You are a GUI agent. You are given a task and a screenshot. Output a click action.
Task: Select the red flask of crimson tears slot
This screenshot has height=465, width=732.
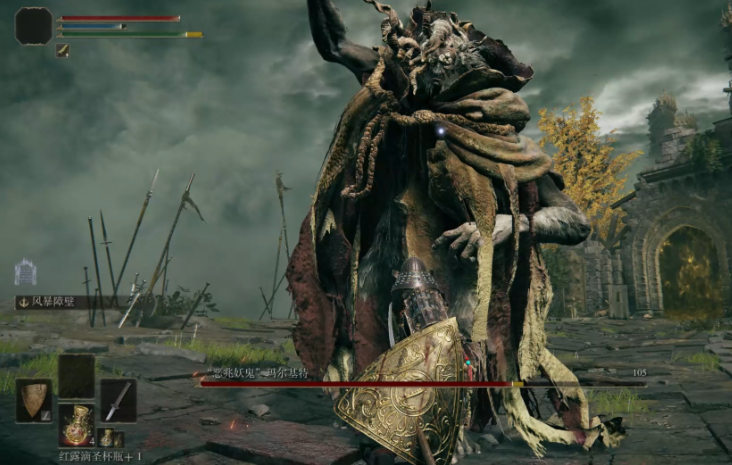(76, 424)
